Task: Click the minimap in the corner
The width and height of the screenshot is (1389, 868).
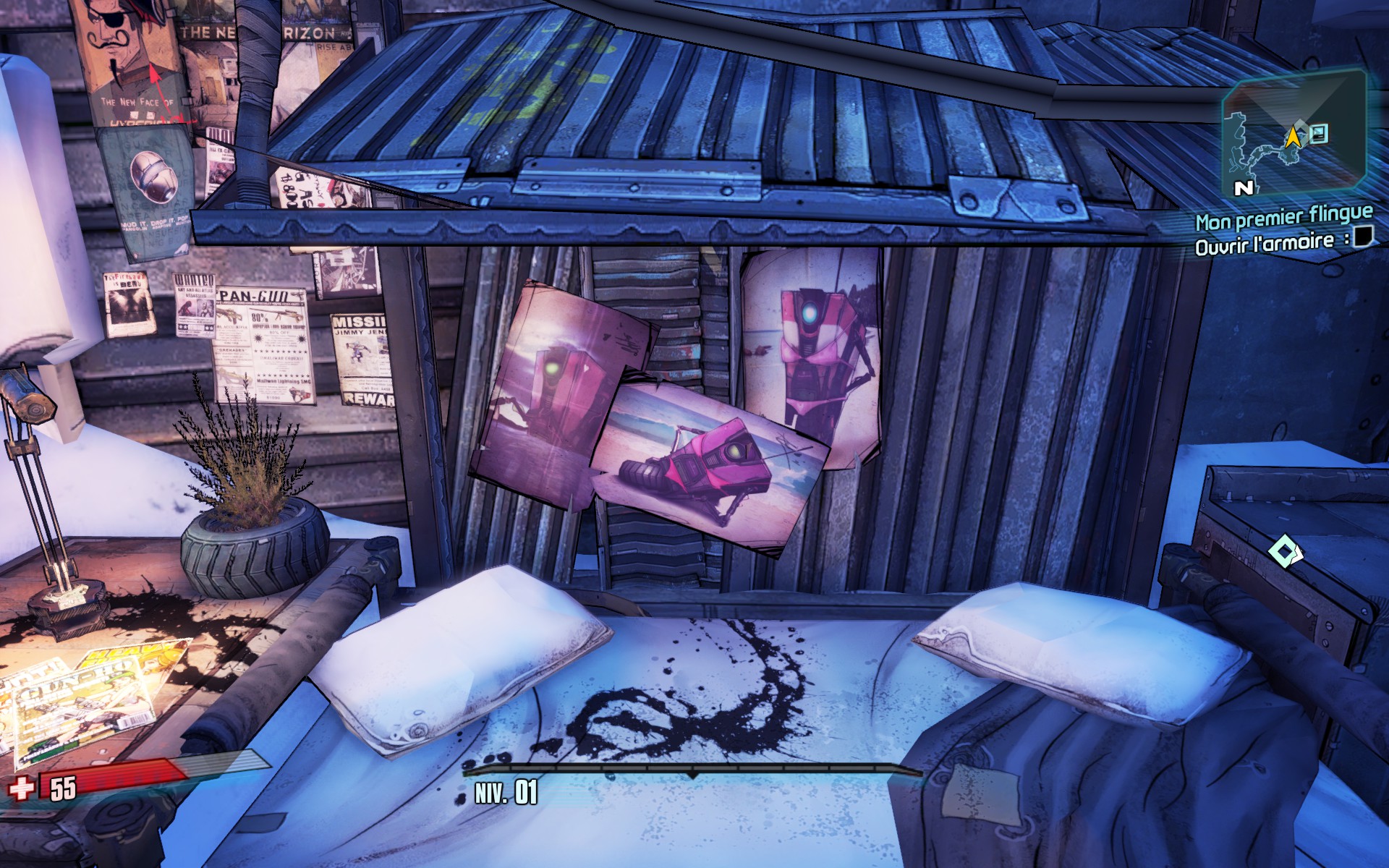Action: (1293, 135)
